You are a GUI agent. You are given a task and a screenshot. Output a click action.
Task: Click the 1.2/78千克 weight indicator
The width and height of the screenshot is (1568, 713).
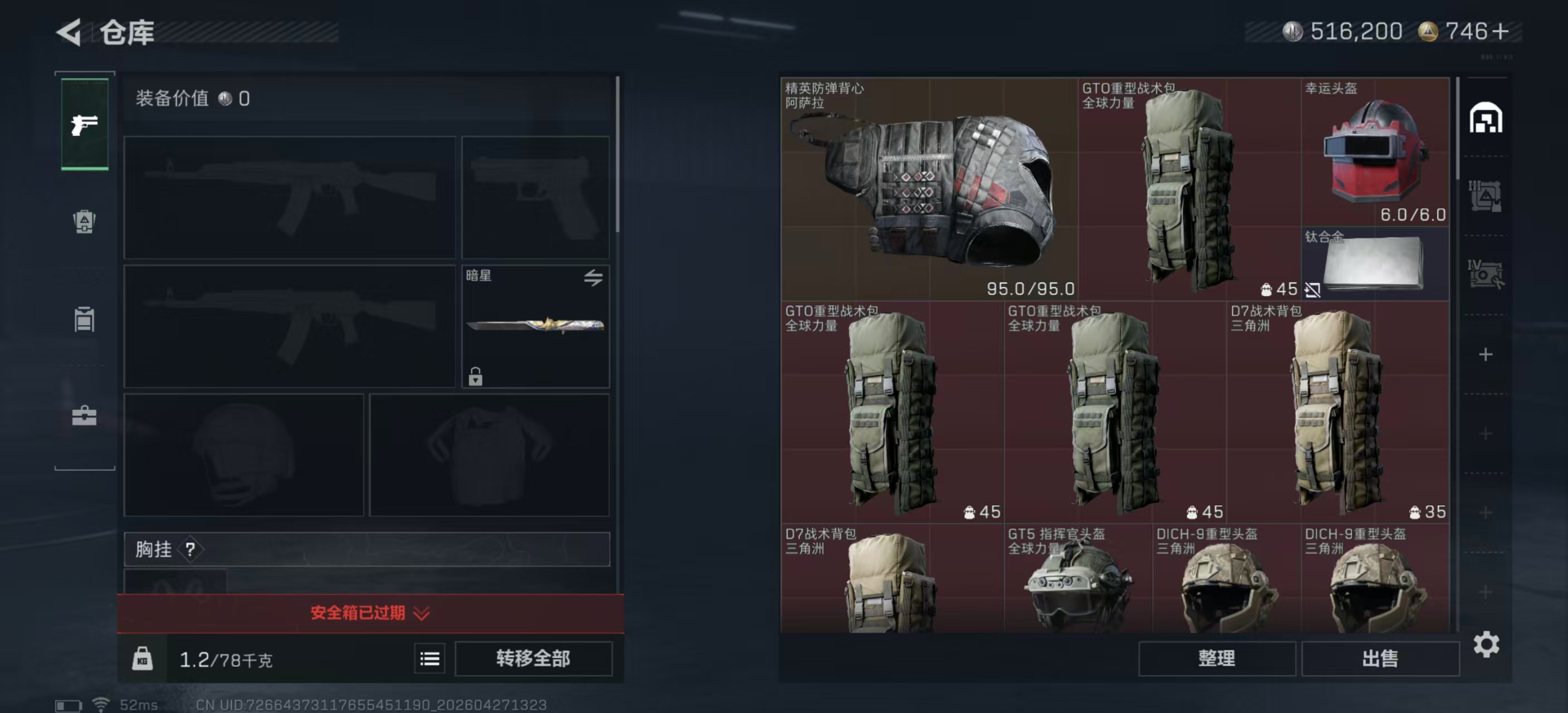(x=226, y=659)
